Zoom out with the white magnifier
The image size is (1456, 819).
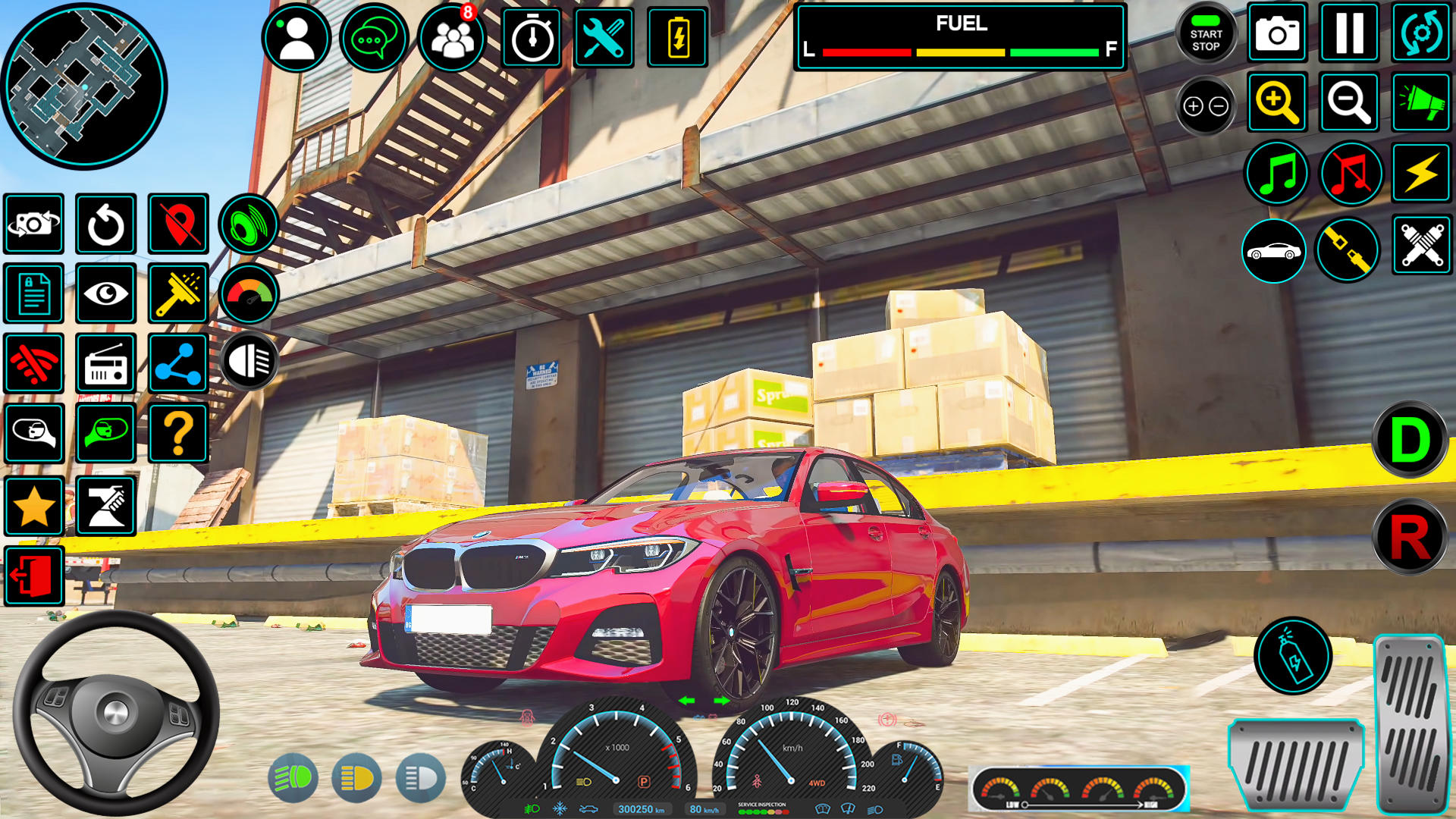pyautogui.click(x=1349, y=102)
